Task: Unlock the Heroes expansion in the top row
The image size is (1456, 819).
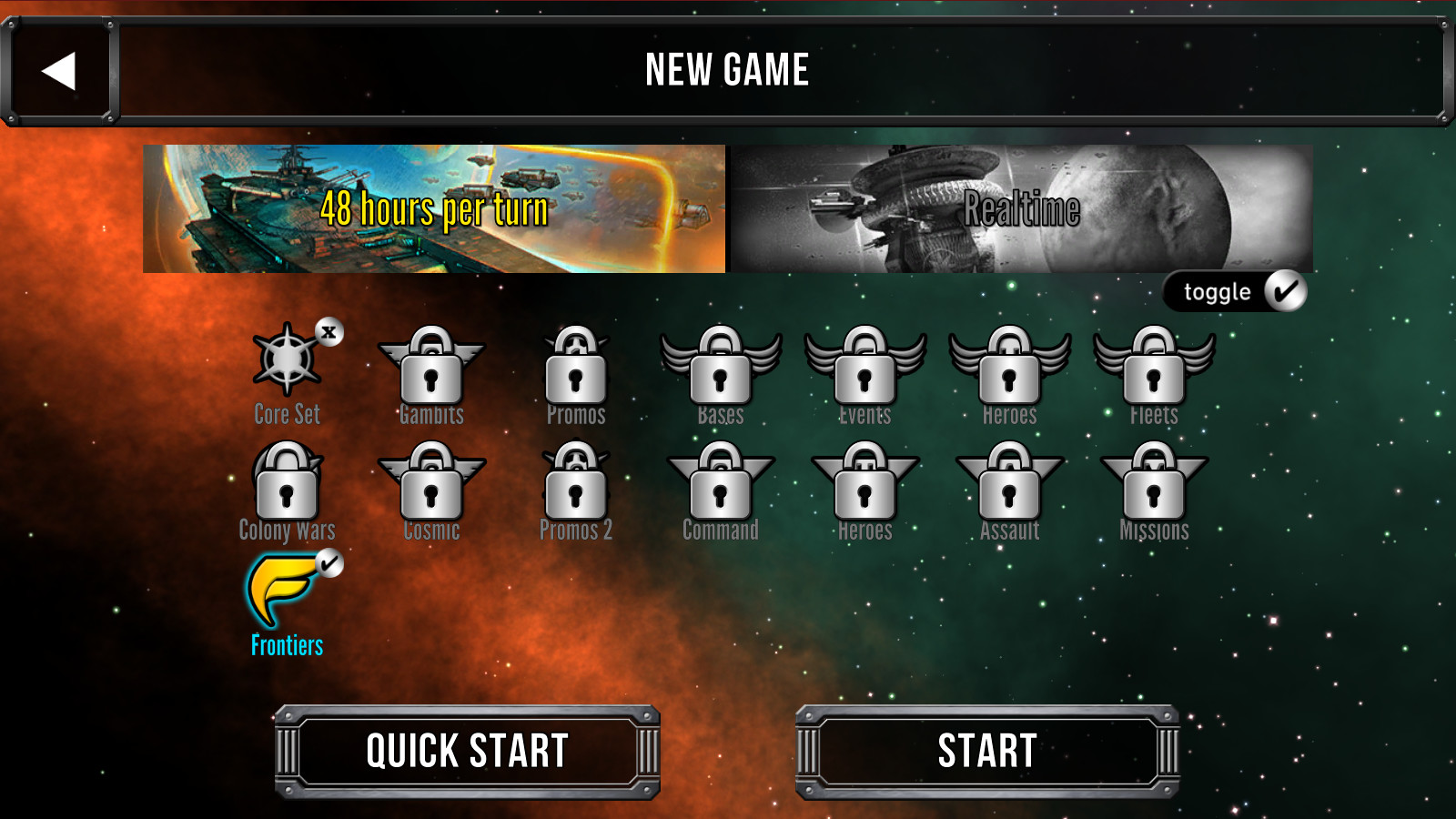Action: (x=1010, y=373)
